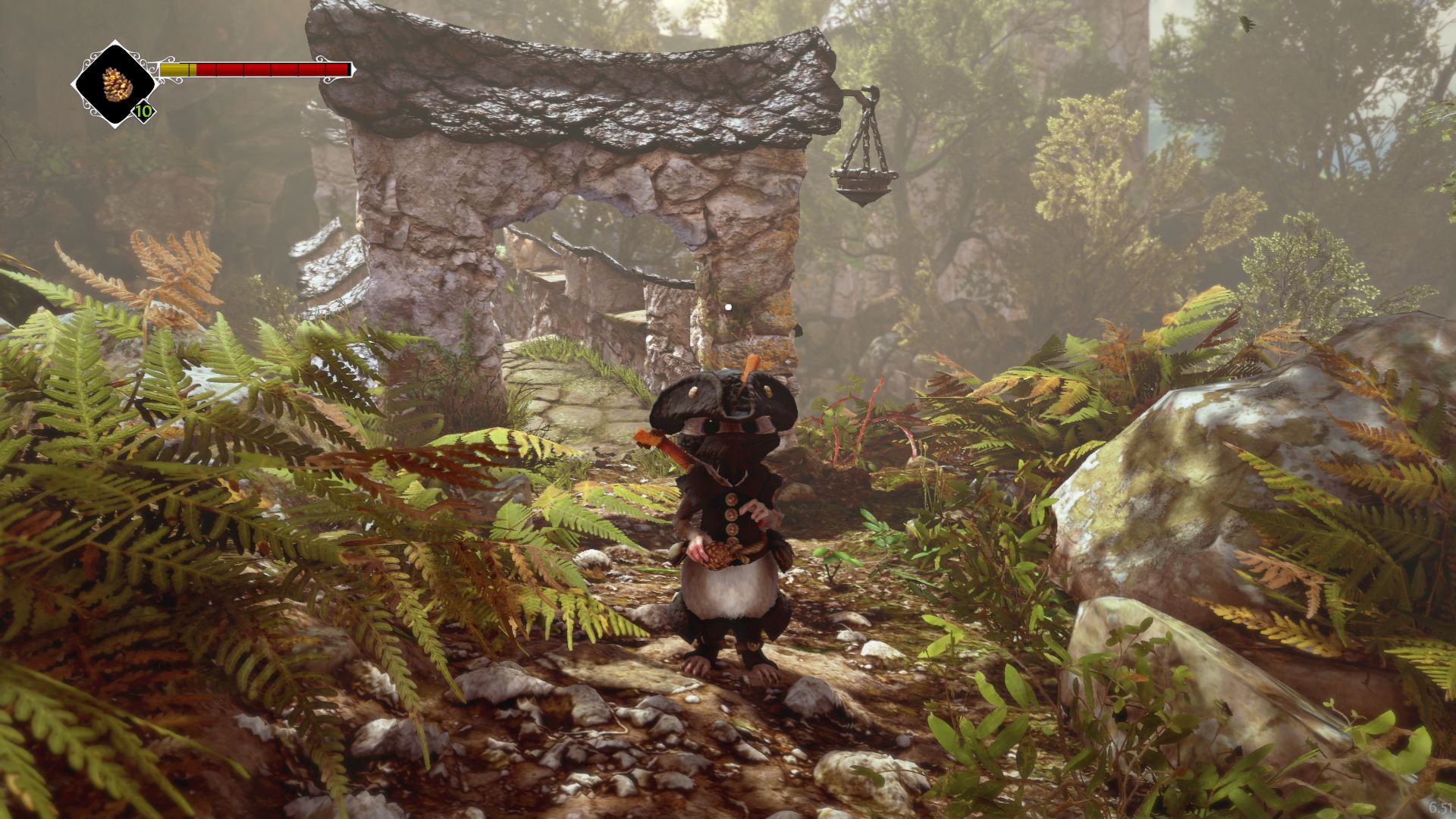Viewport: 1456px width, 819px height.
Task: Select the pinecone item slot
Action: coord(115,84)
